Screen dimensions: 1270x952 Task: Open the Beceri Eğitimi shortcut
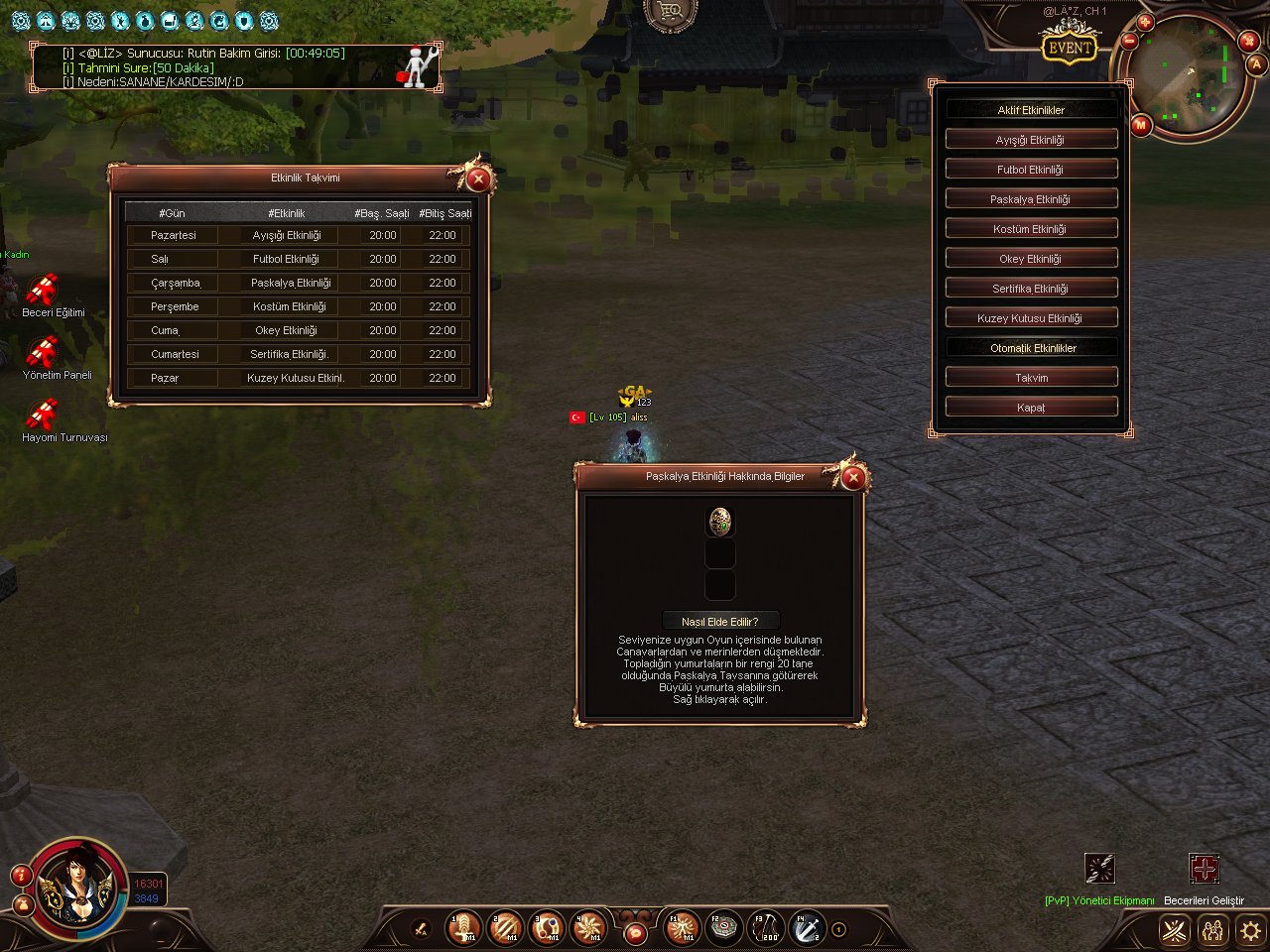point(43,292)
